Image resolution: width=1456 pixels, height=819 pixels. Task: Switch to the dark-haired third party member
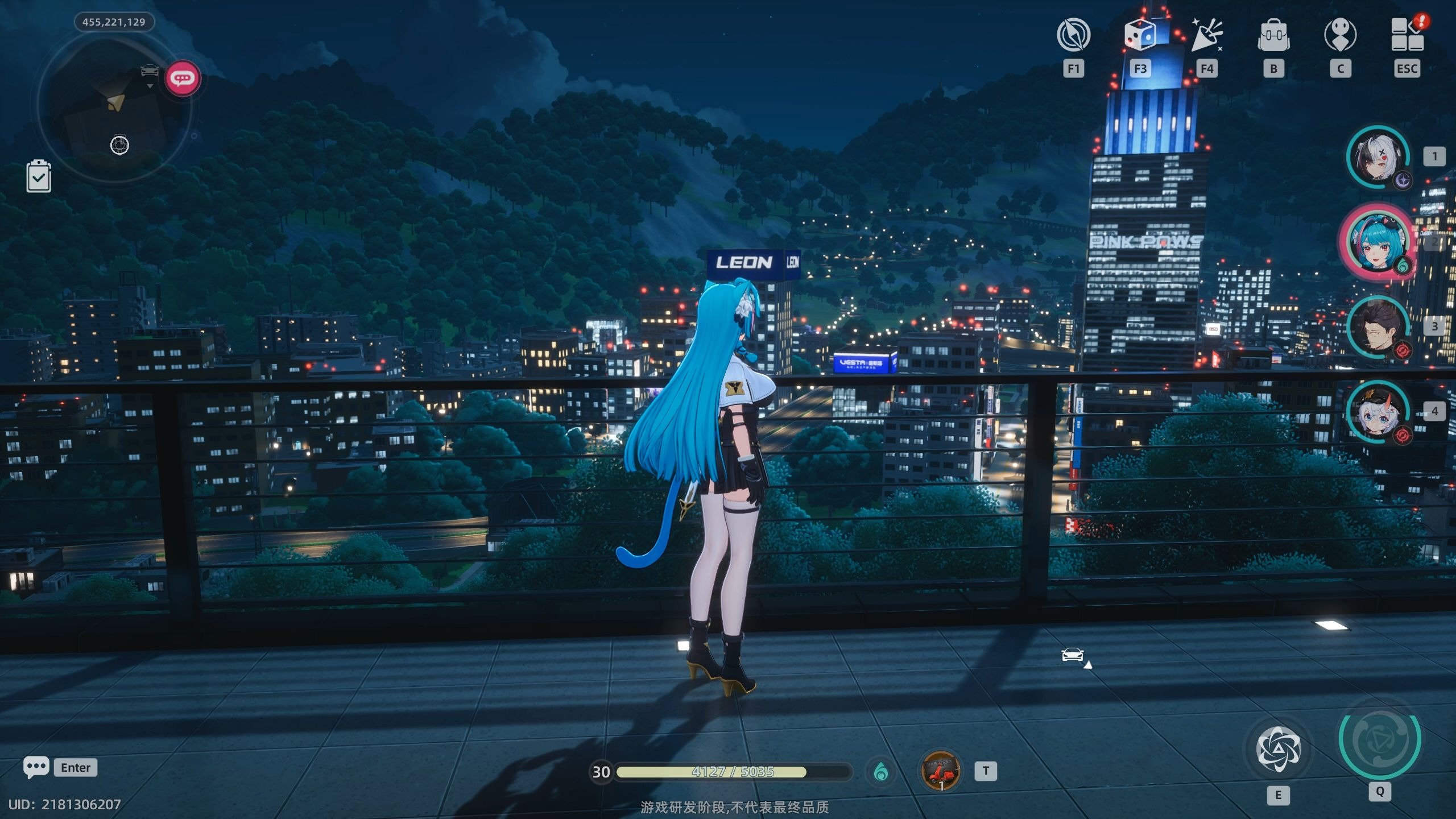point(1378,327)
